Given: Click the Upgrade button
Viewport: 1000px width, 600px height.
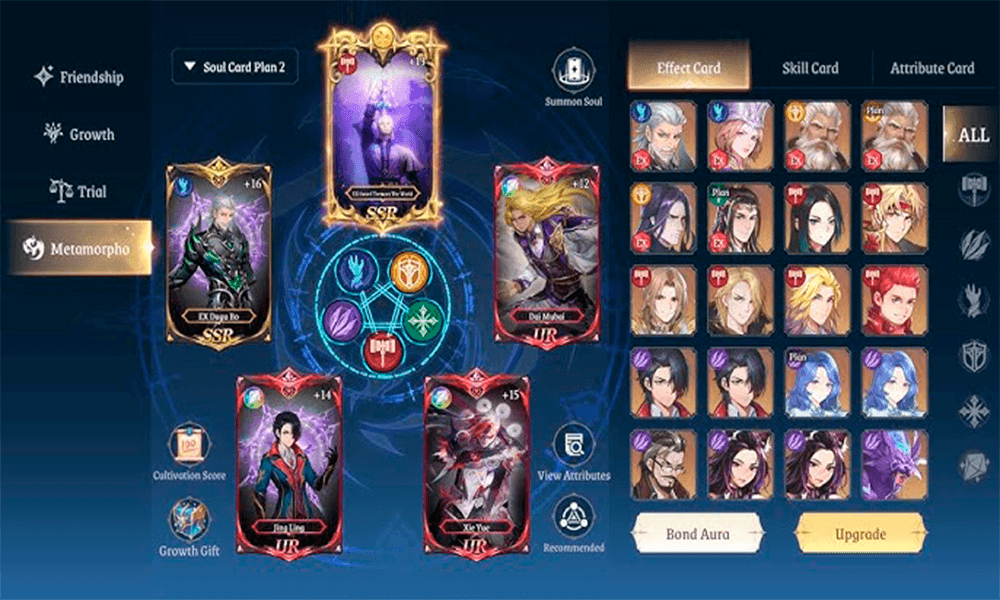Looking at the screenshot, I should 860,534.
